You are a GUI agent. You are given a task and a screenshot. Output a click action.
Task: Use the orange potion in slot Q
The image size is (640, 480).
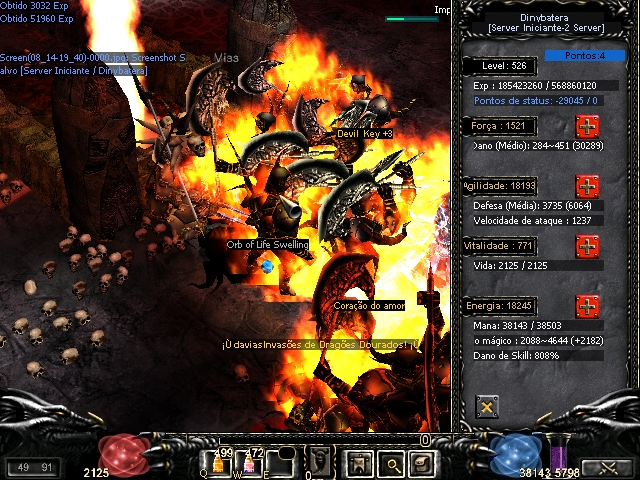pos(217,463)
